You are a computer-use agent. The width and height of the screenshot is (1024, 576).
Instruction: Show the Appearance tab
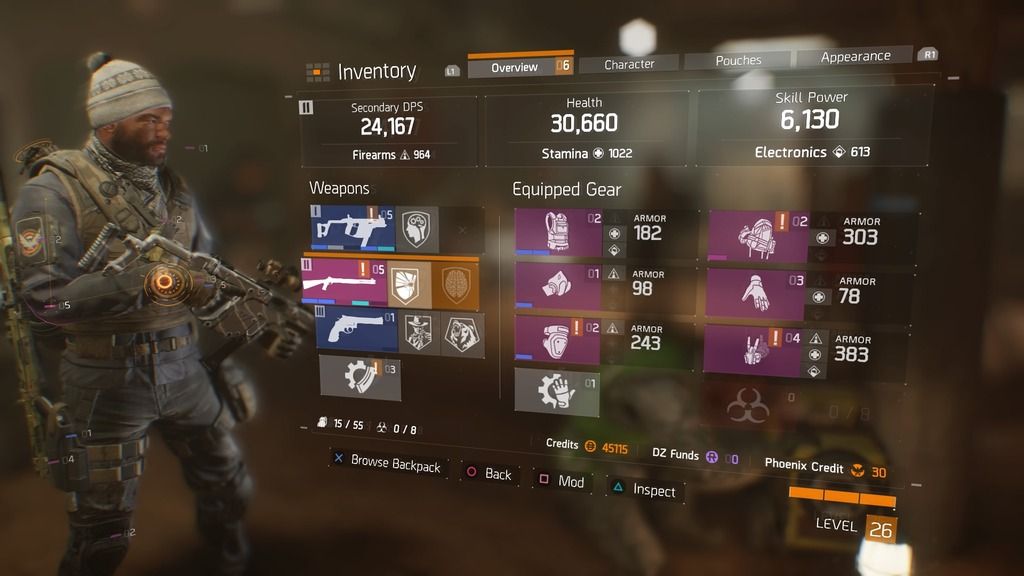[855, 57]
